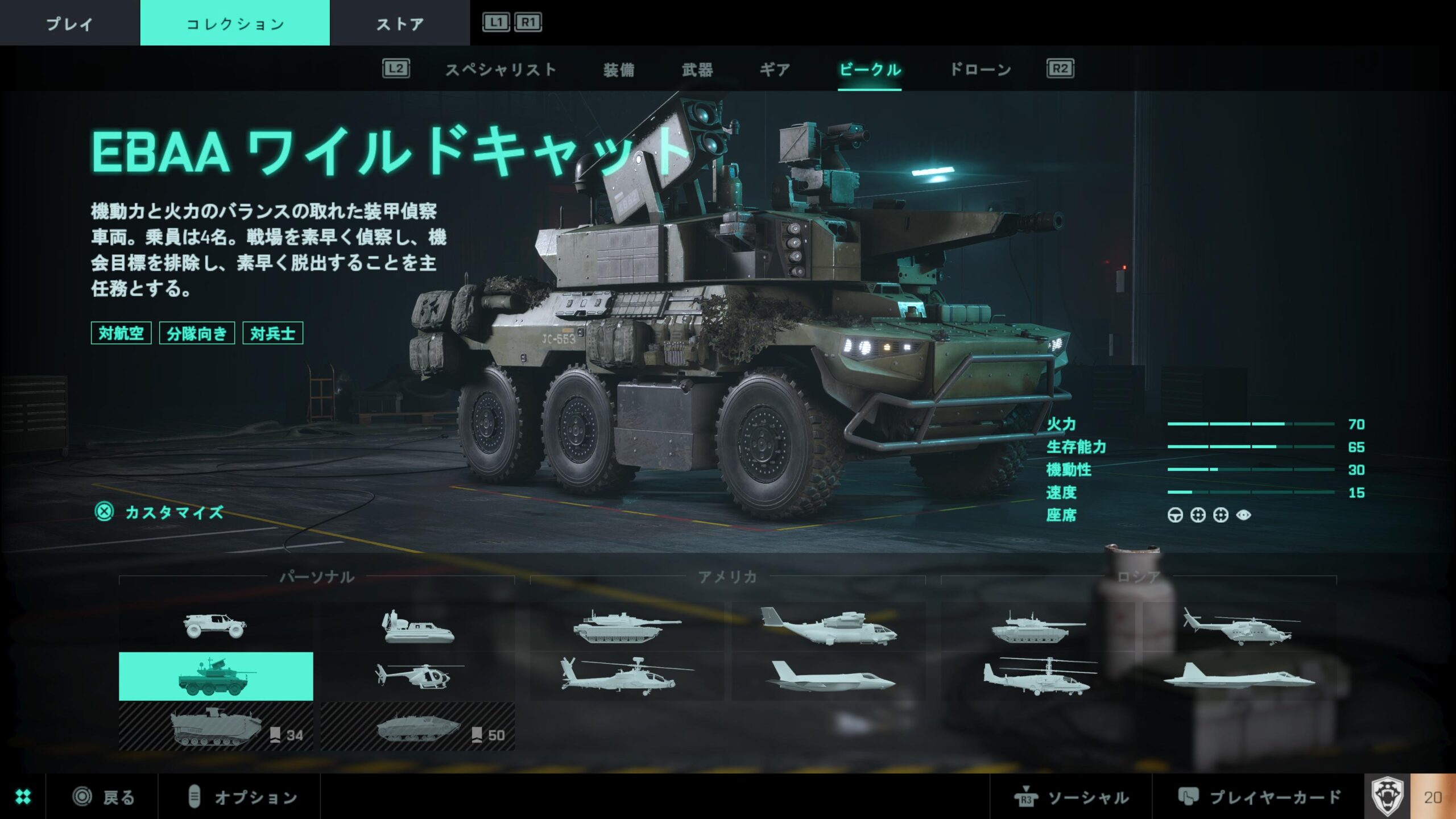1456x819 pixels.
Task: Switch to the プレイ tab
Action: click(69, 23)
